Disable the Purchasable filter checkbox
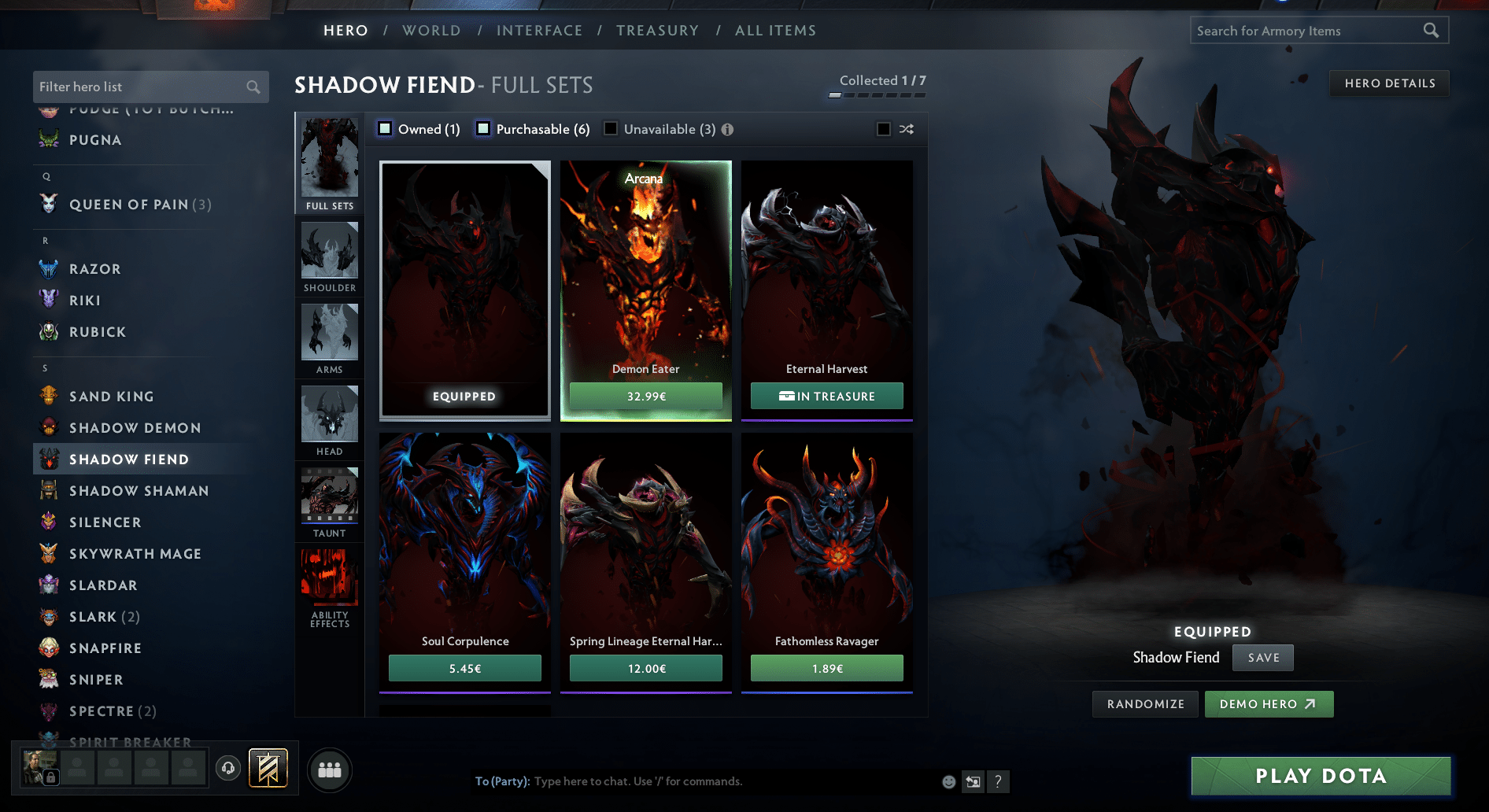 482,128
